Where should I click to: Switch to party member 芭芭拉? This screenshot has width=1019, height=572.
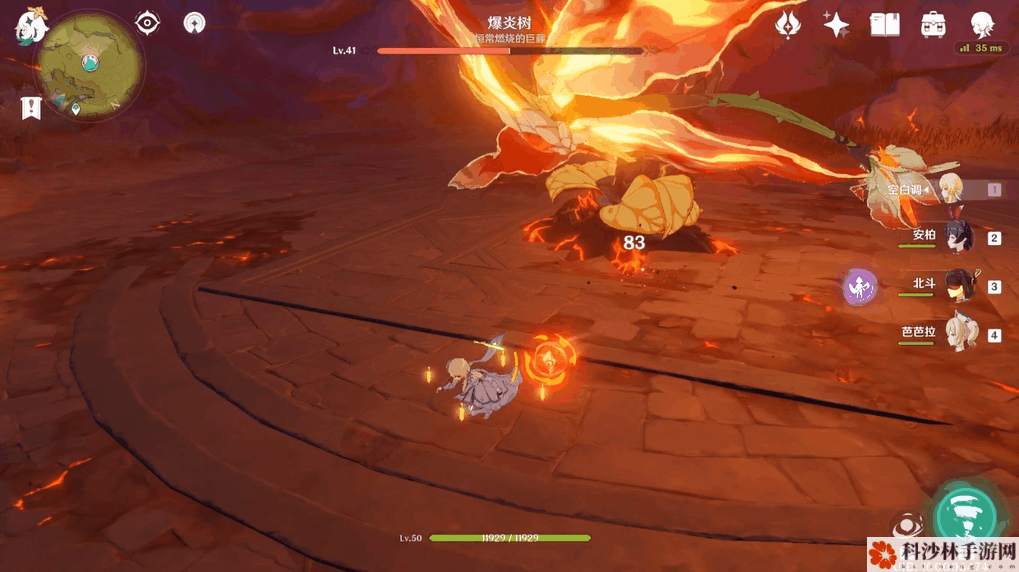pyautogui.click(x=952, y=334)
